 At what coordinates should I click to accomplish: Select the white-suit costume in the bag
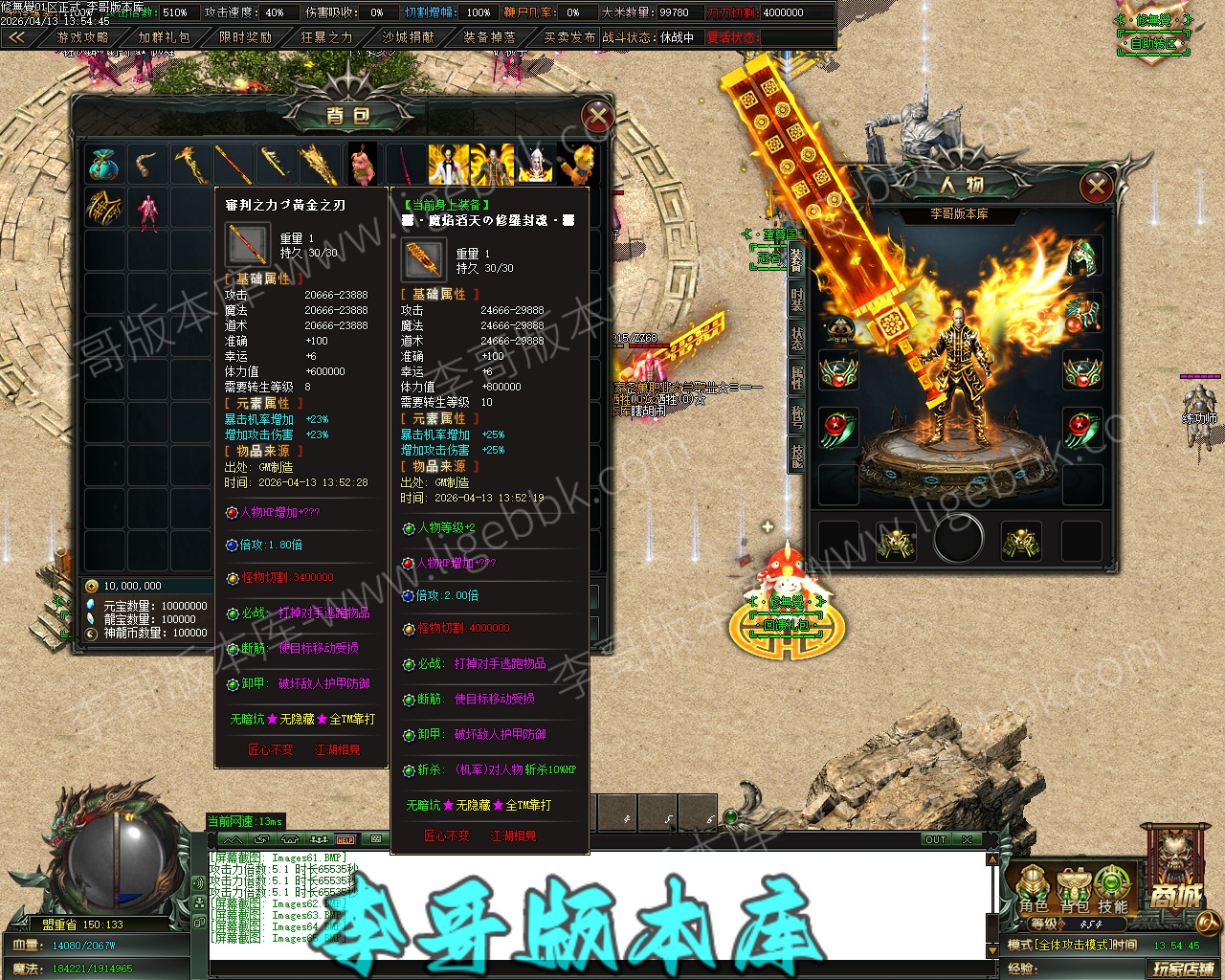pyautogui.click(x=448, y=165)
